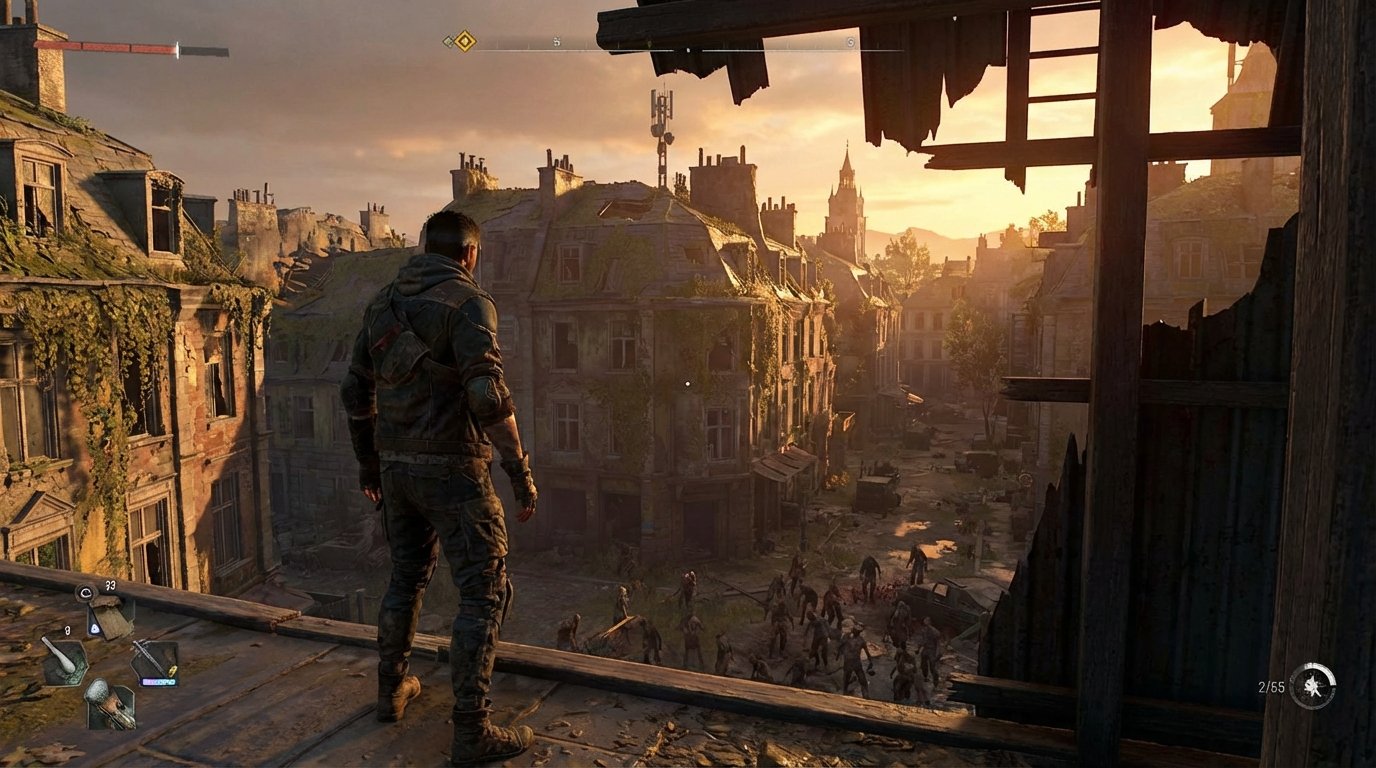Click the north marker on the compass bar

point(687,50)
